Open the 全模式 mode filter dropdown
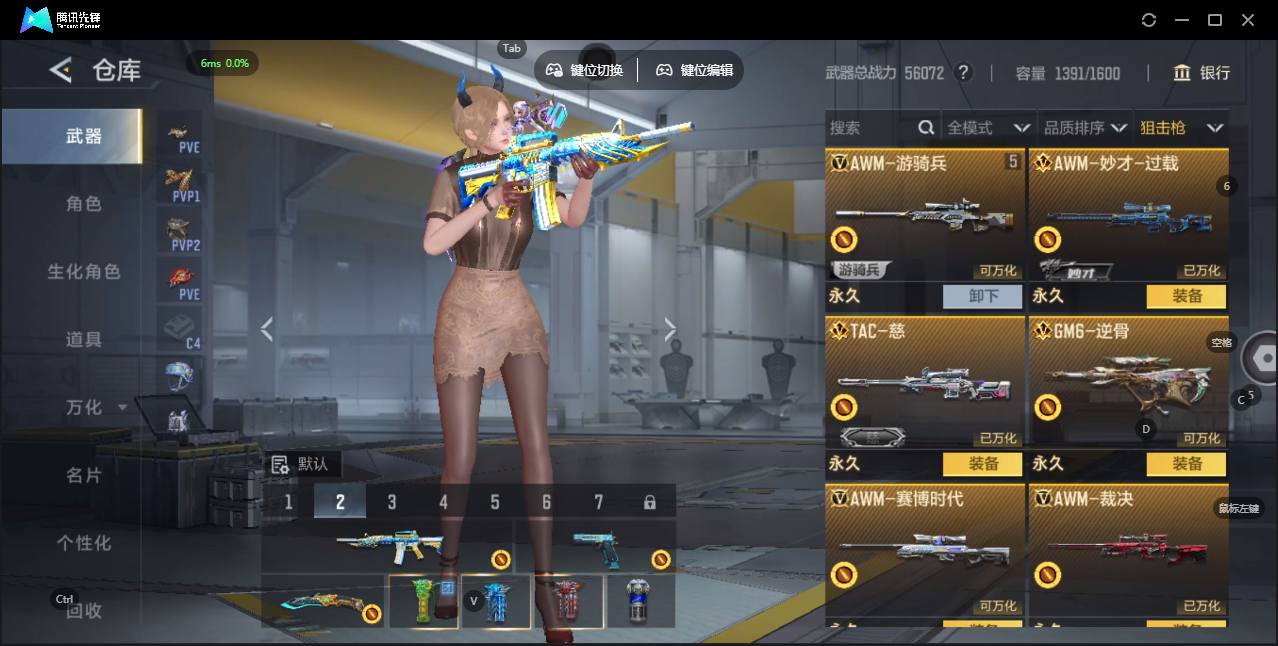This screenshot has height=646, width=1278. (x=987, y=128)
